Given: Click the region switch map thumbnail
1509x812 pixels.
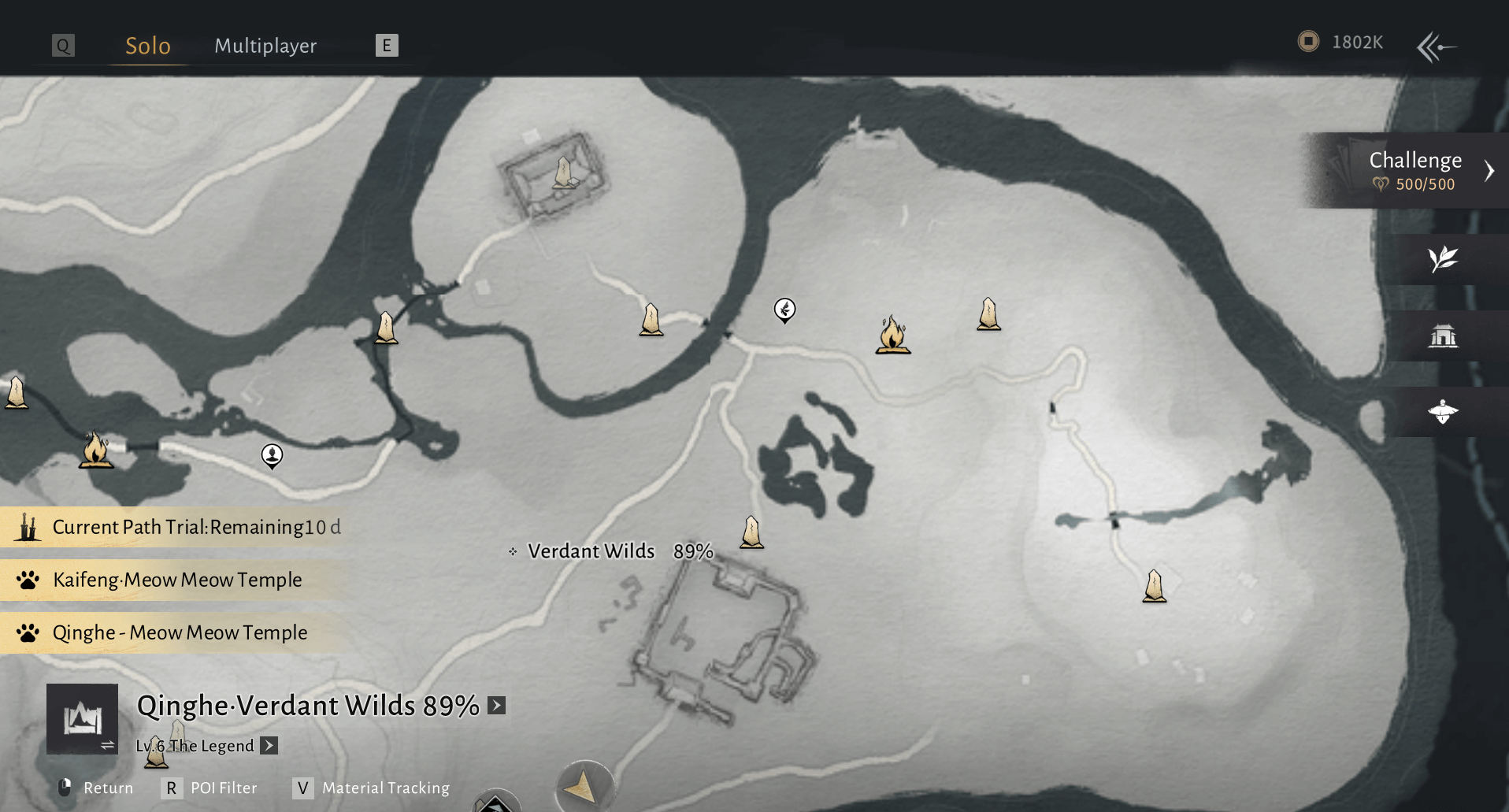Looking at the screenshot, I should 82,718.
